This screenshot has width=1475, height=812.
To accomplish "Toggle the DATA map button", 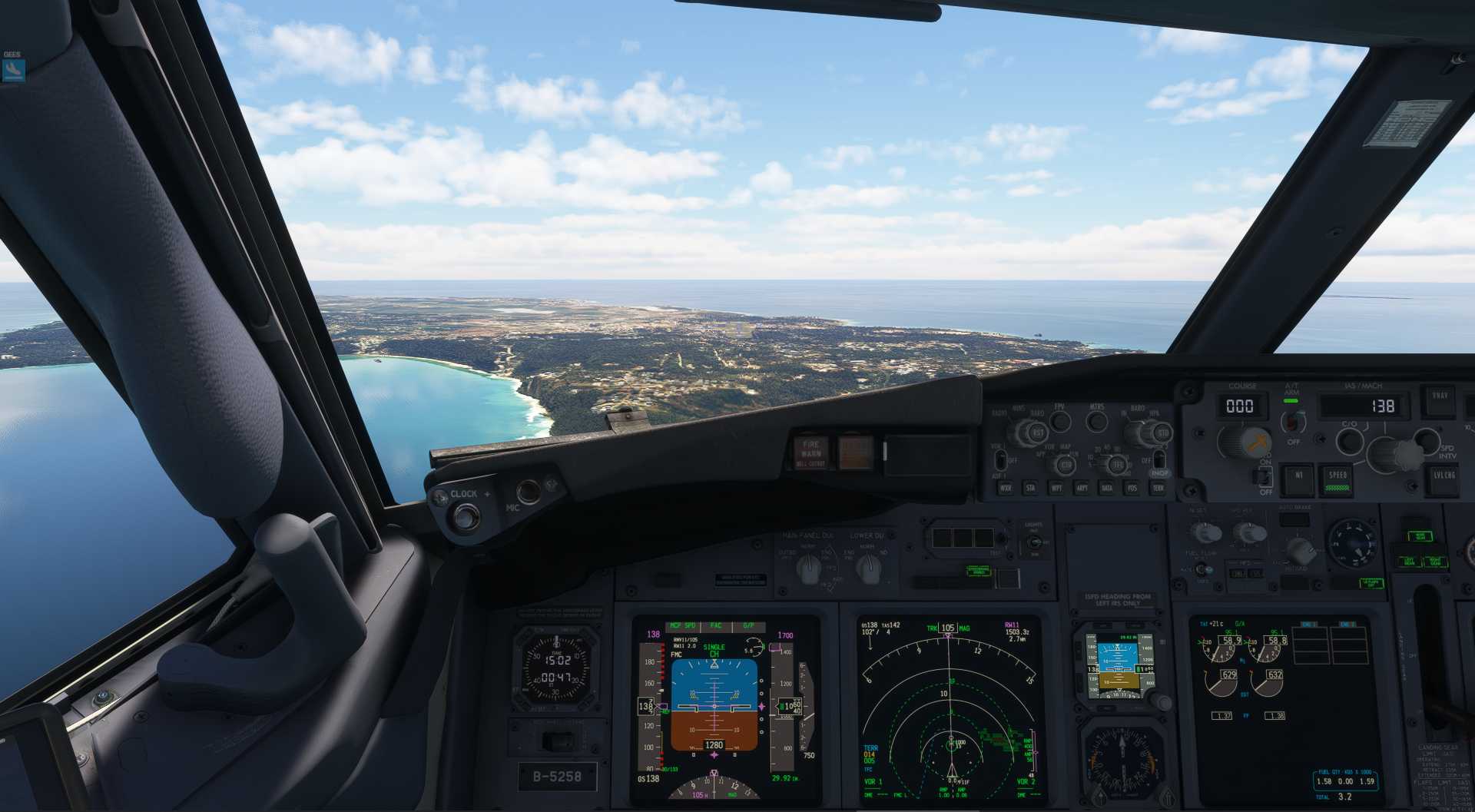I will click(x=1107, y=488).
